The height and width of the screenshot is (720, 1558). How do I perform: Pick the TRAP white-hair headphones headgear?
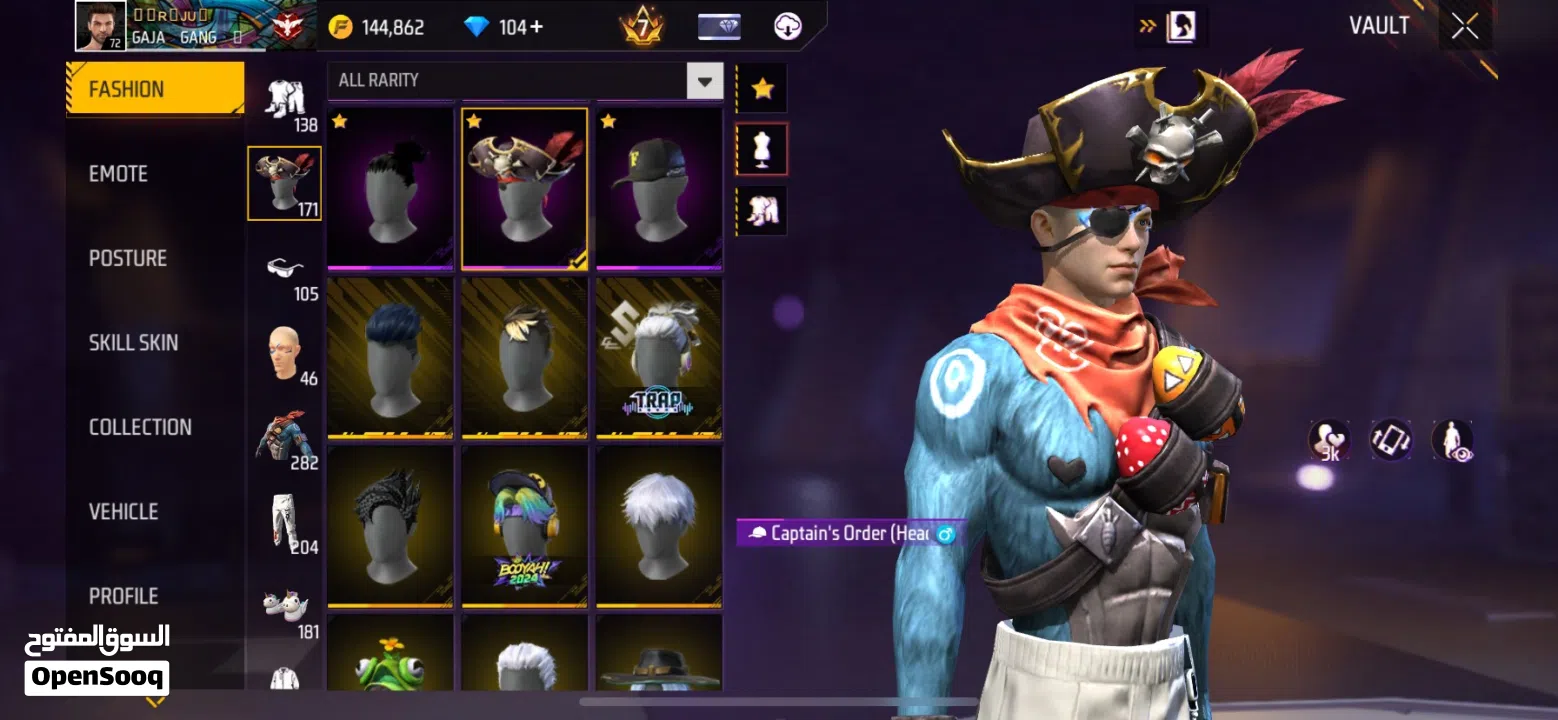coord(659,358)
